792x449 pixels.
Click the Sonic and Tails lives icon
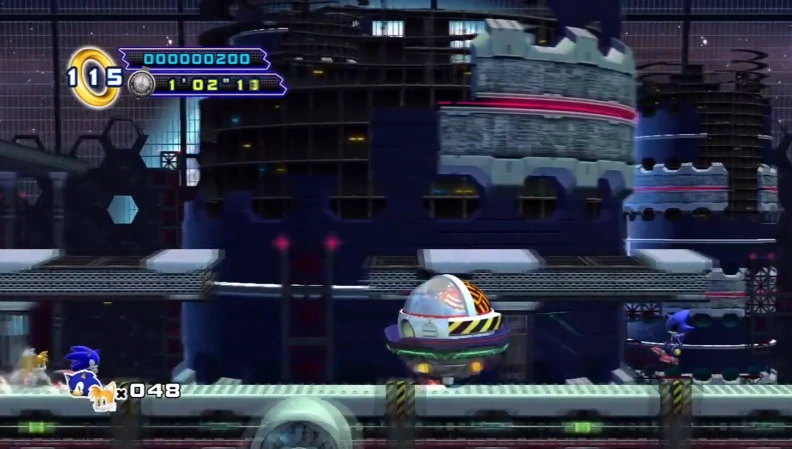click(102, 396)
